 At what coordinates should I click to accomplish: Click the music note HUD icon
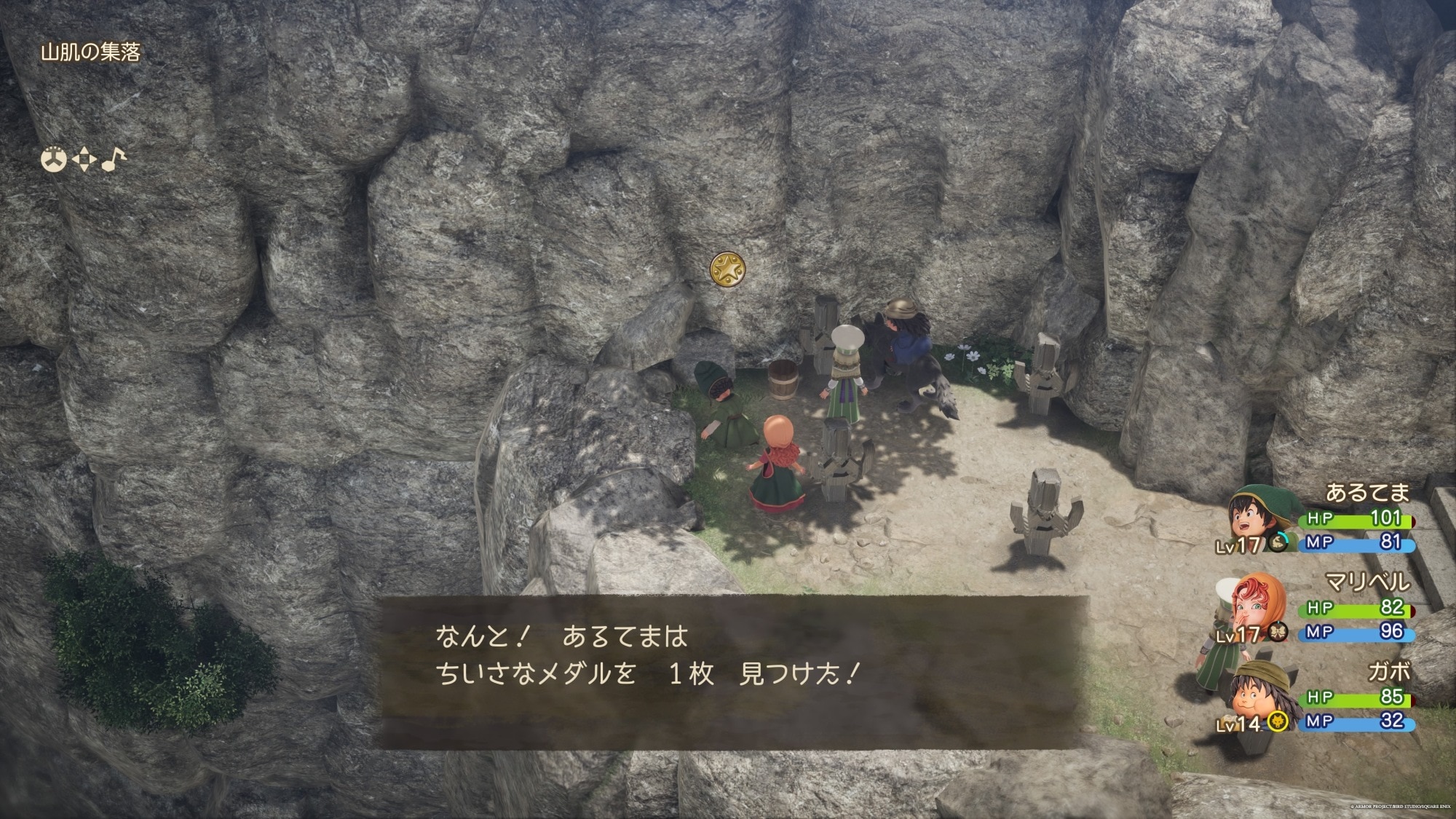[x=113, y=159]
